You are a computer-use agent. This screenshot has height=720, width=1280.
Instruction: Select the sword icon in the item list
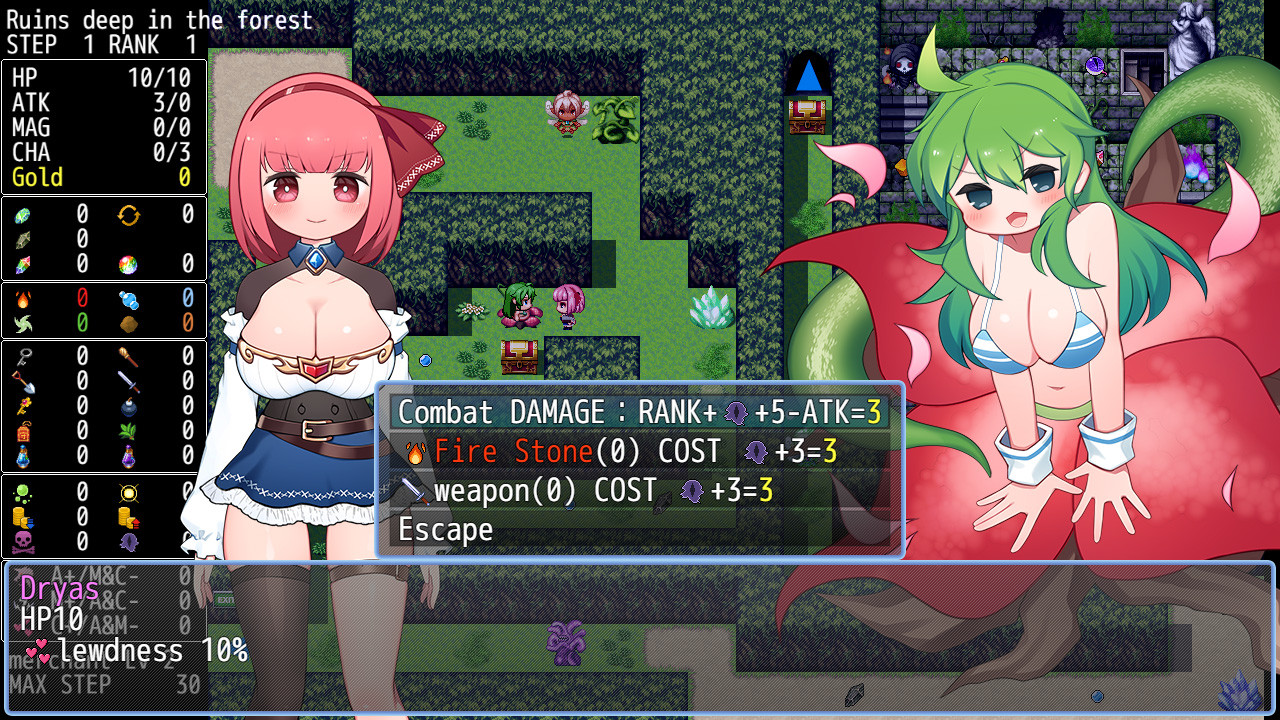pos(129,383)
